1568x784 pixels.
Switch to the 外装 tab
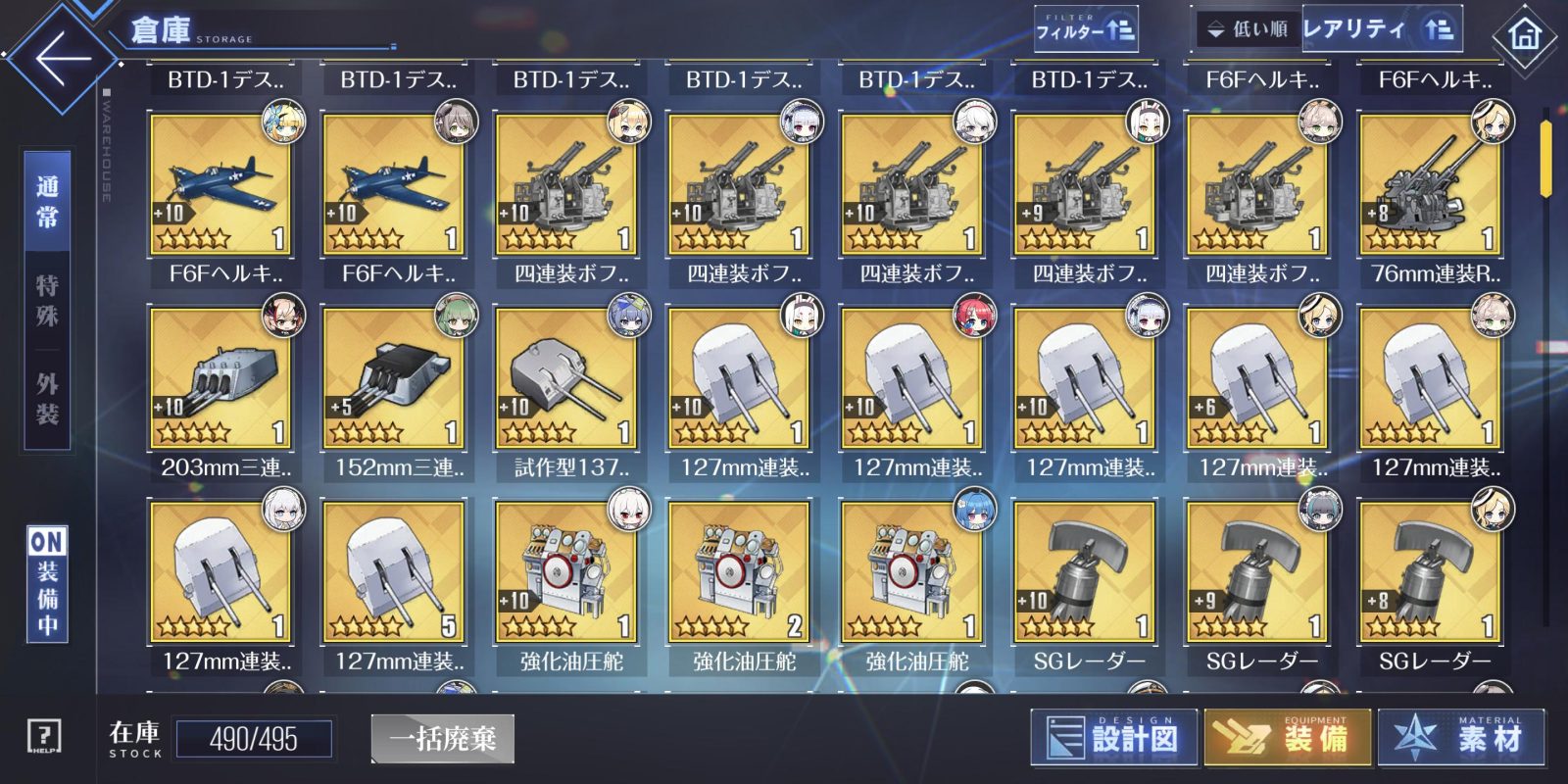click(x=47, y=398)
